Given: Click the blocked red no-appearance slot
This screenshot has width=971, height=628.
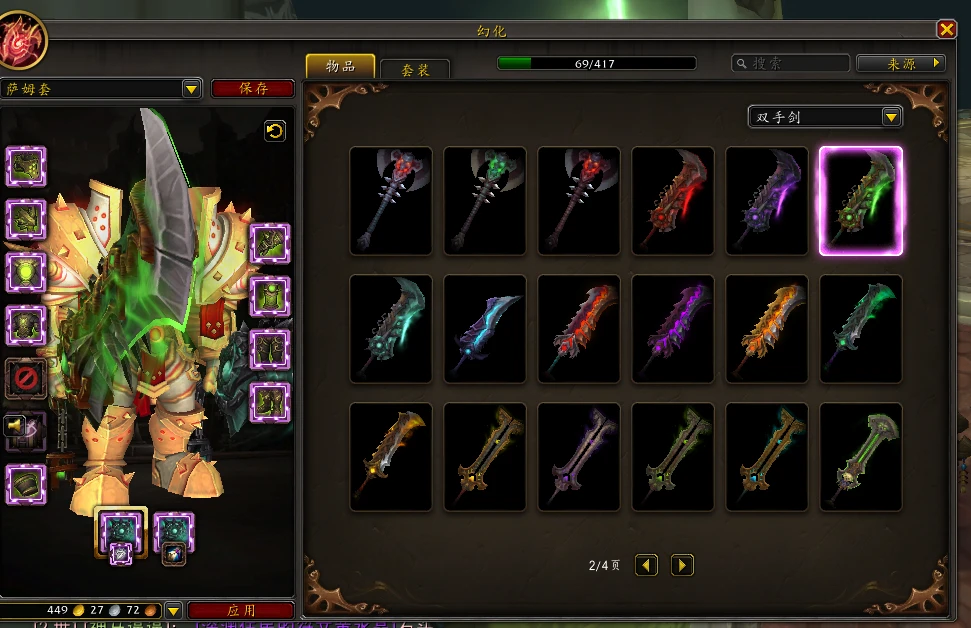Looking at the screenshot, I should [26, 379].
